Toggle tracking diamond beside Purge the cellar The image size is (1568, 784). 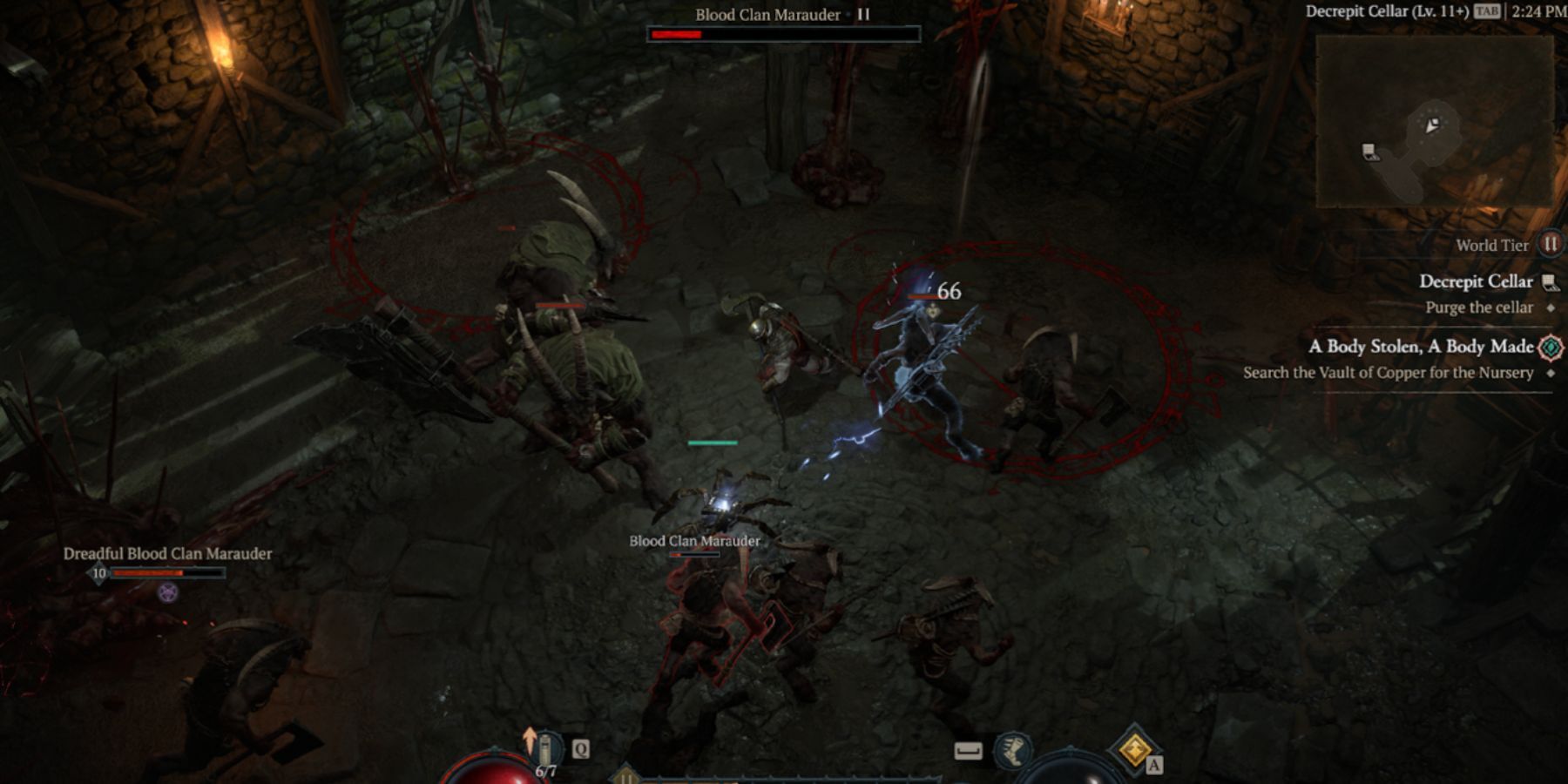[1551, 308]
